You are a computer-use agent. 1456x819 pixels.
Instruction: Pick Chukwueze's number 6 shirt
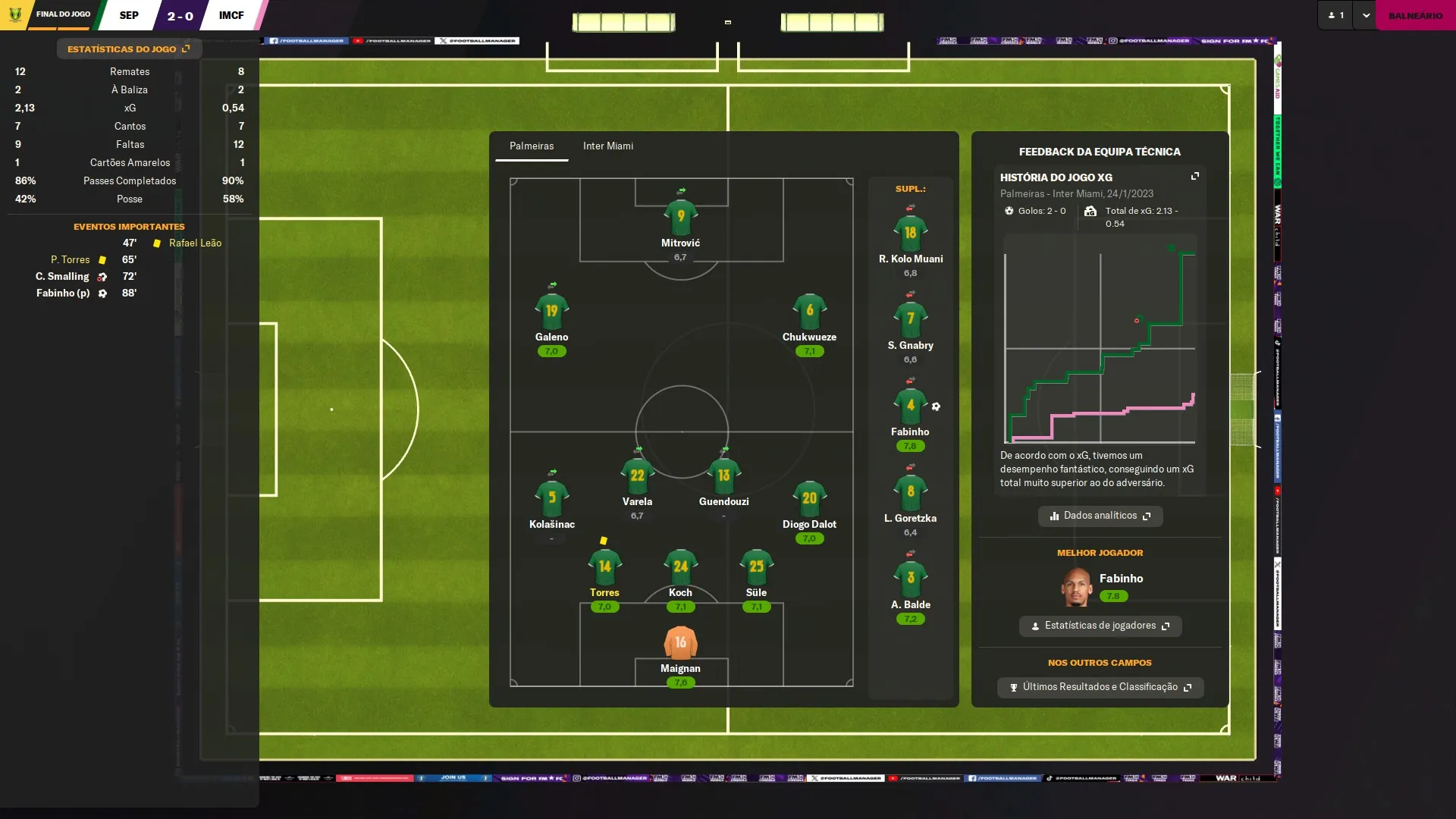[809, 312]
